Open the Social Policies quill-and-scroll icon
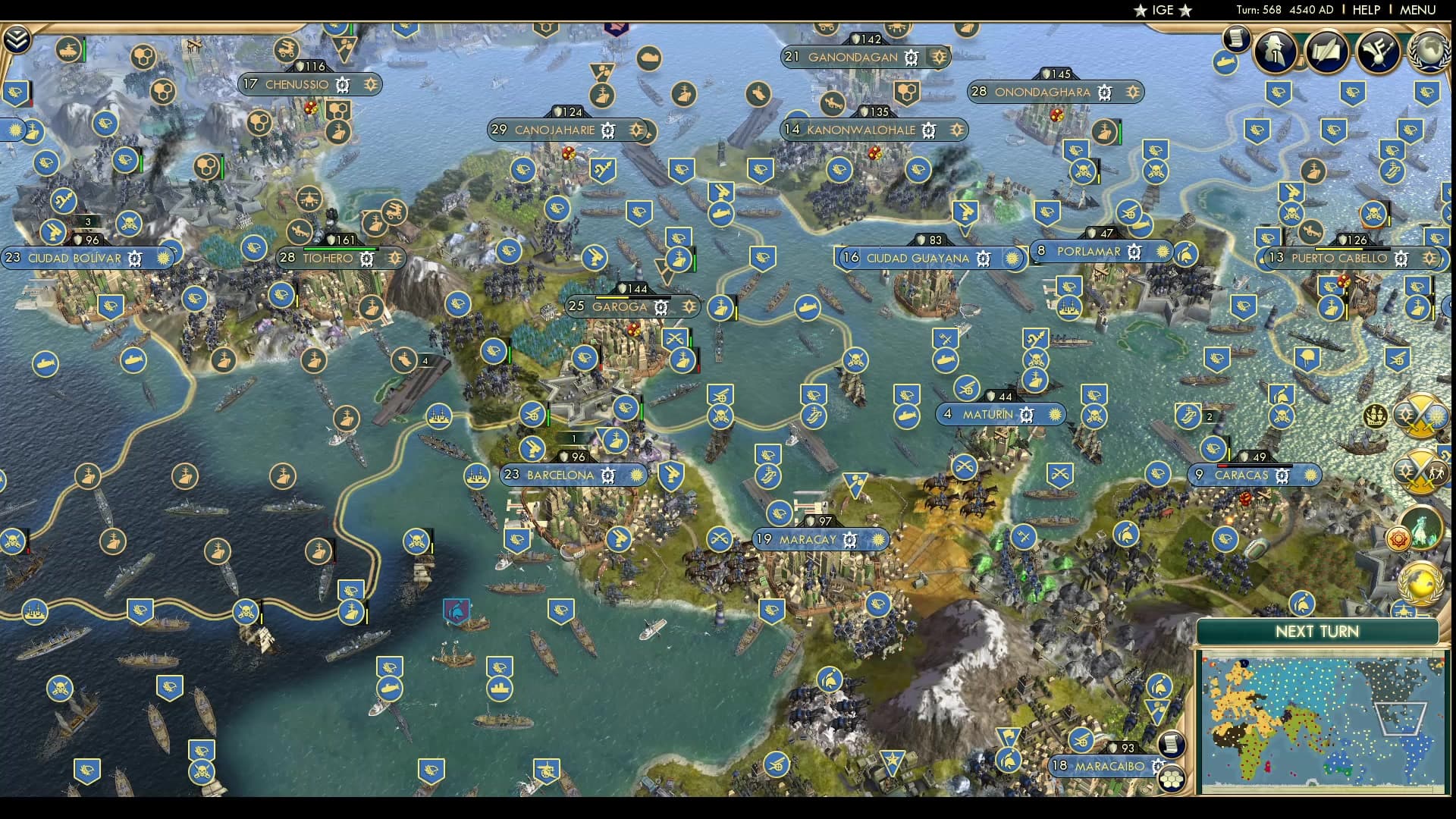The height and width of the screenshot is (819, 1456). point(1327,52)
